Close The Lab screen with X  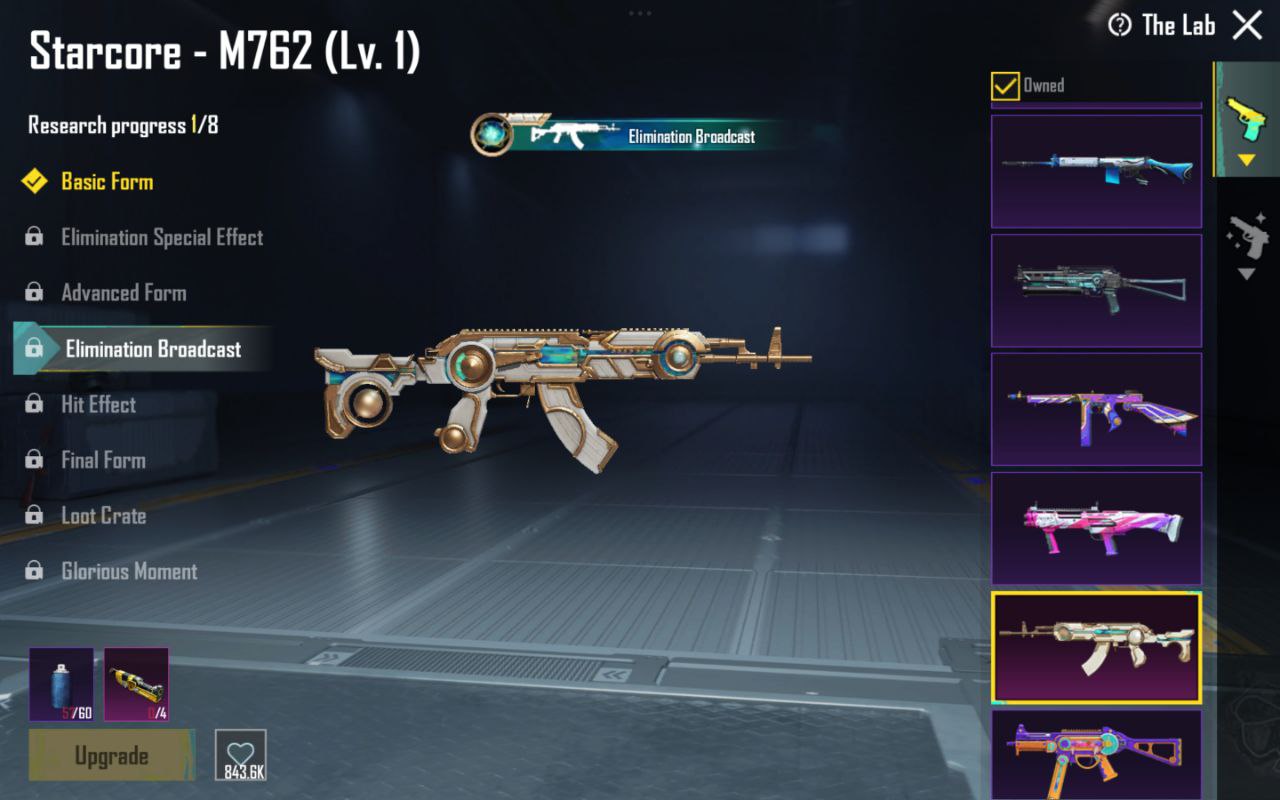coord(1247,25)
